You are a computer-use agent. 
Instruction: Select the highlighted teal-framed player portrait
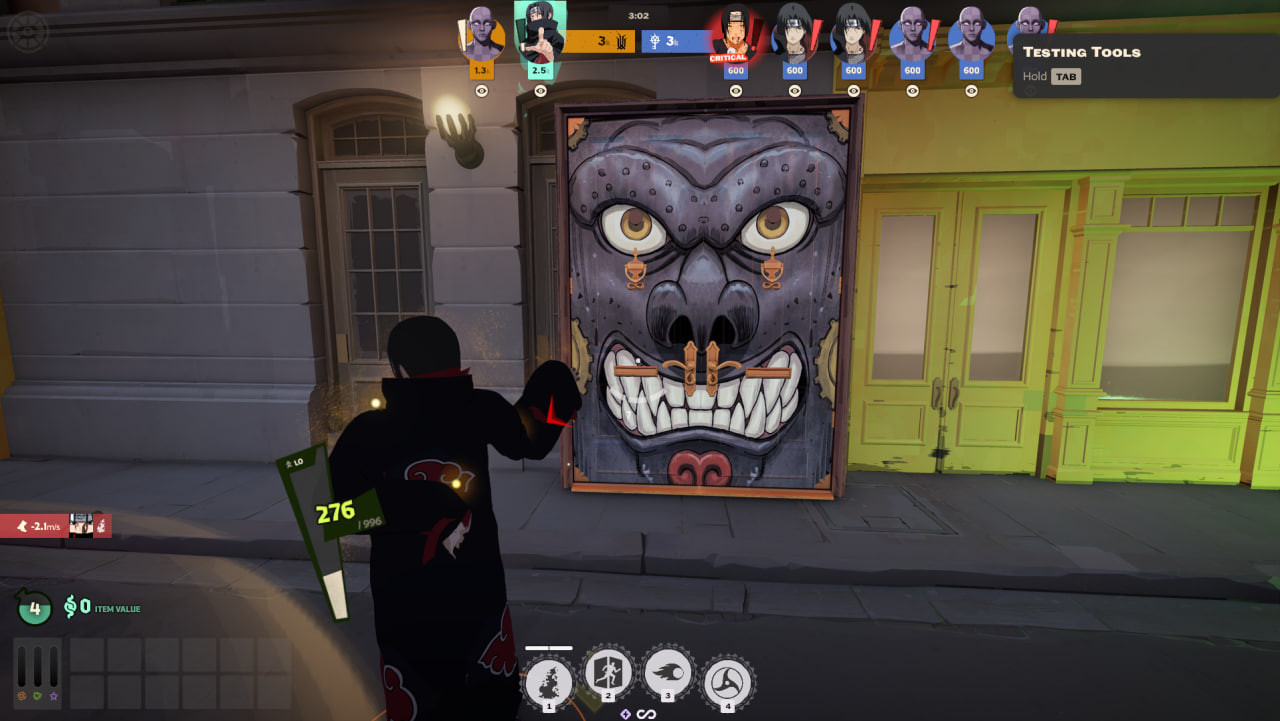point(540,33)
